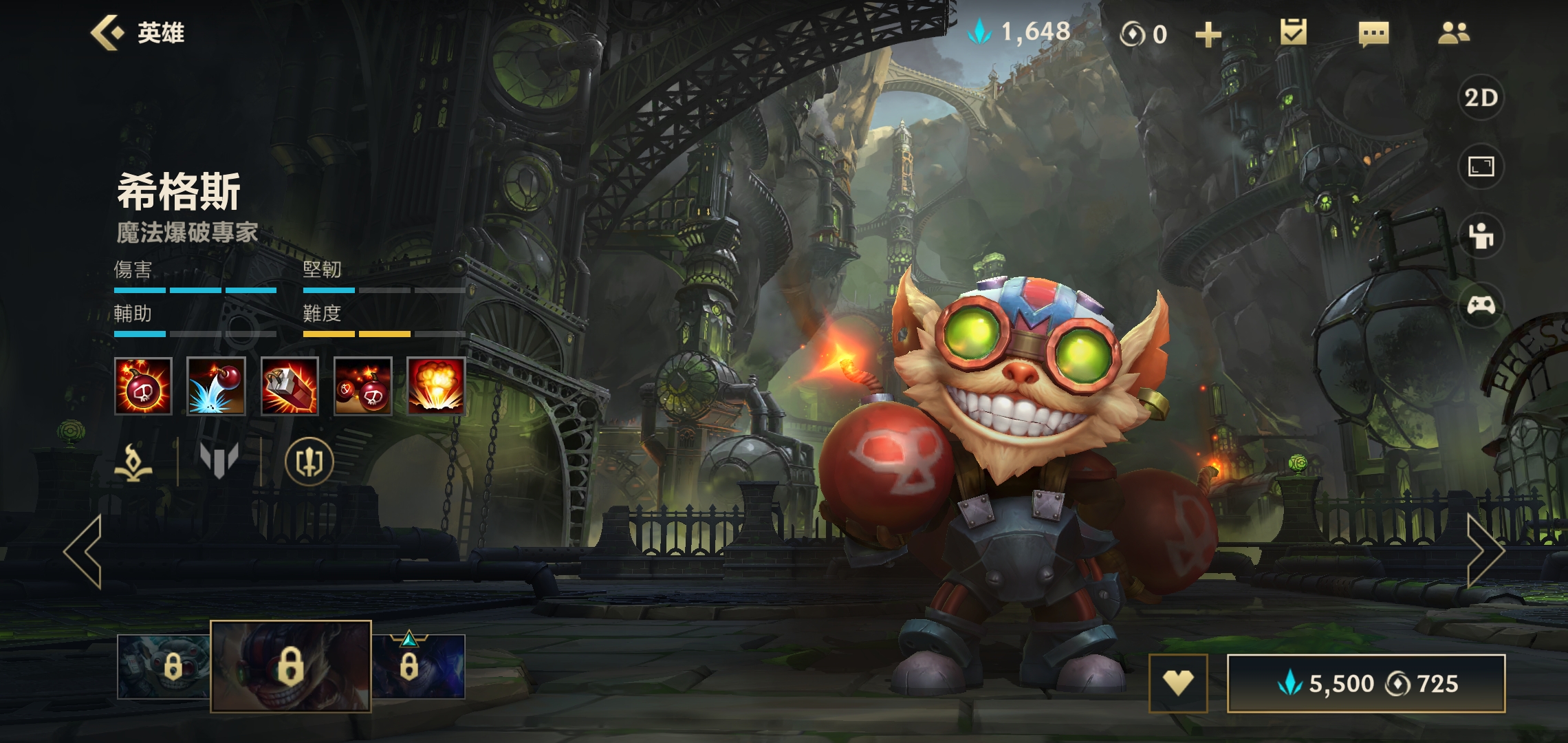The height and width of the screenshot is (743, 1568).
Task: Buy champion for 5,500 or 725
Action: tap(1366, 683)
